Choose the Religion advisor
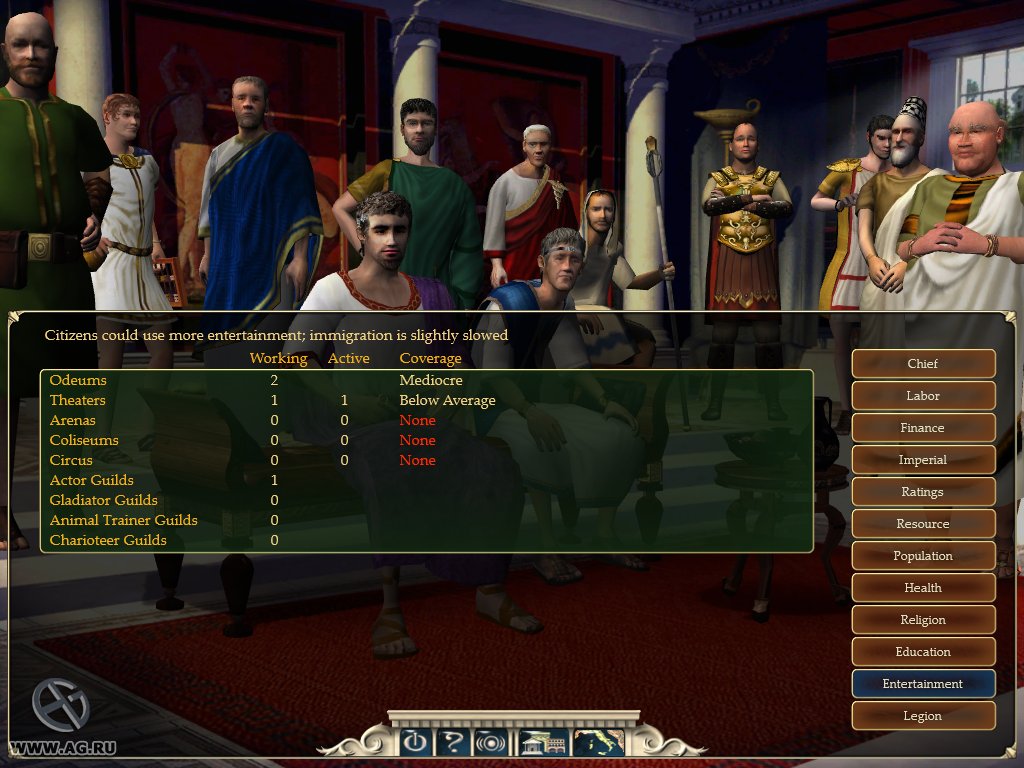 tap(923, 620)
